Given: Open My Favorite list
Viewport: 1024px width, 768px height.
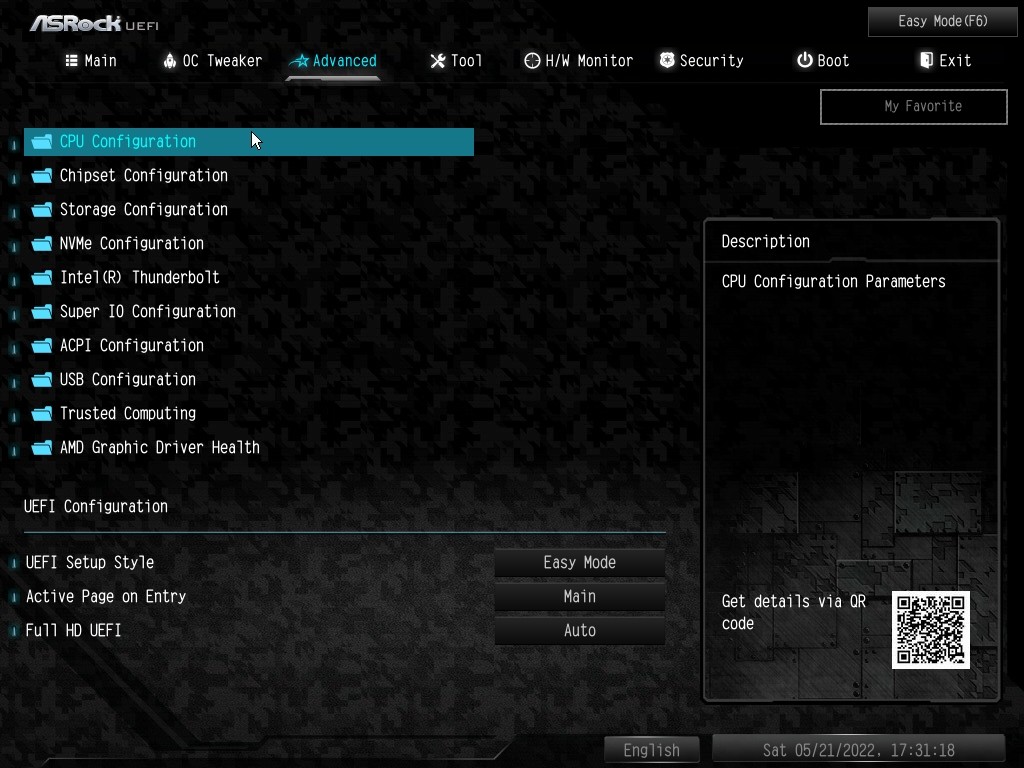Looking at the screenshot, I should [x=913, y=106].
